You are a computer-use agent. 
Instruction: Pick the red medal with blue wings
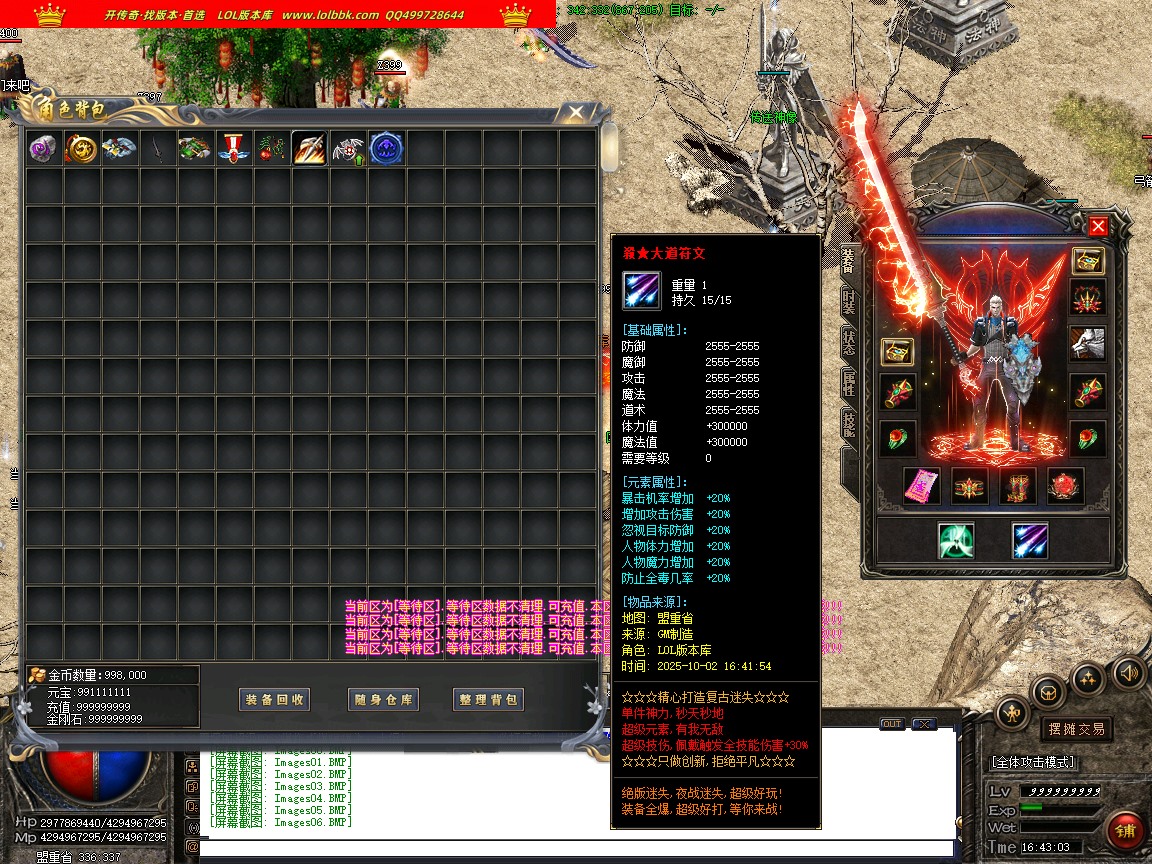click(233, 149)
